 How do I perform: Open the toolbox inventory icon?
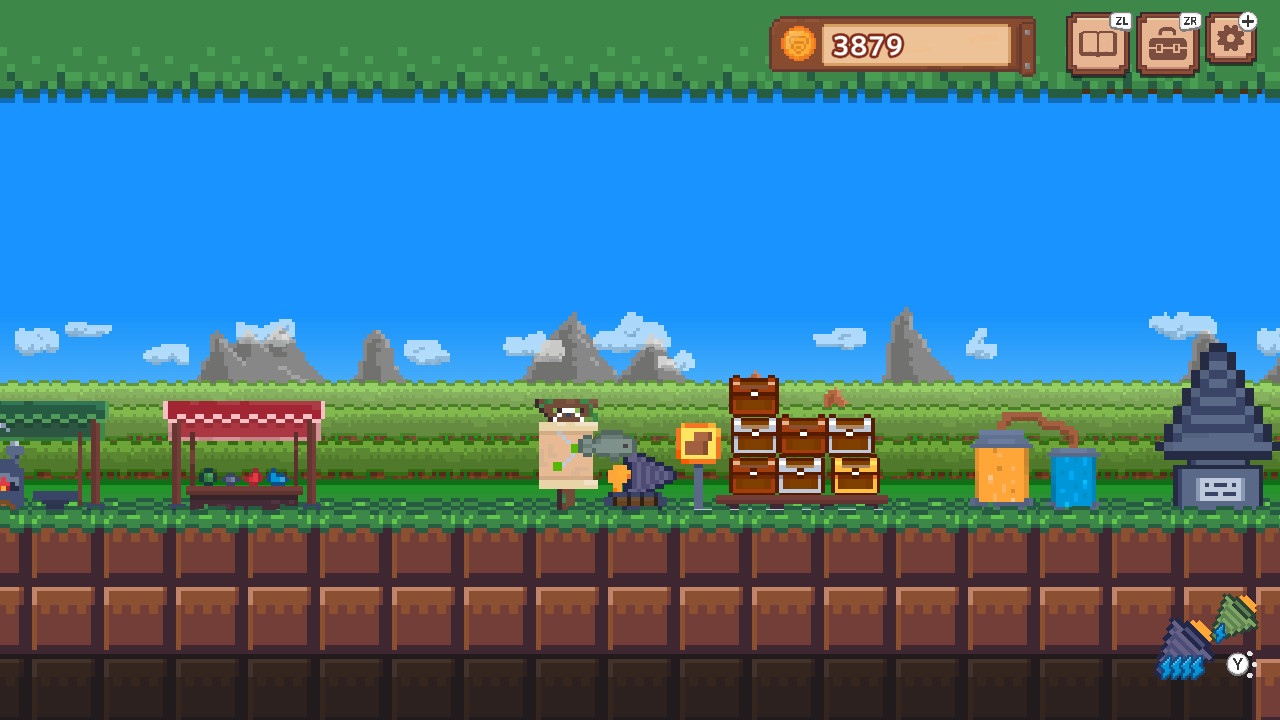pyautogui.click(x=1166, y=41)
